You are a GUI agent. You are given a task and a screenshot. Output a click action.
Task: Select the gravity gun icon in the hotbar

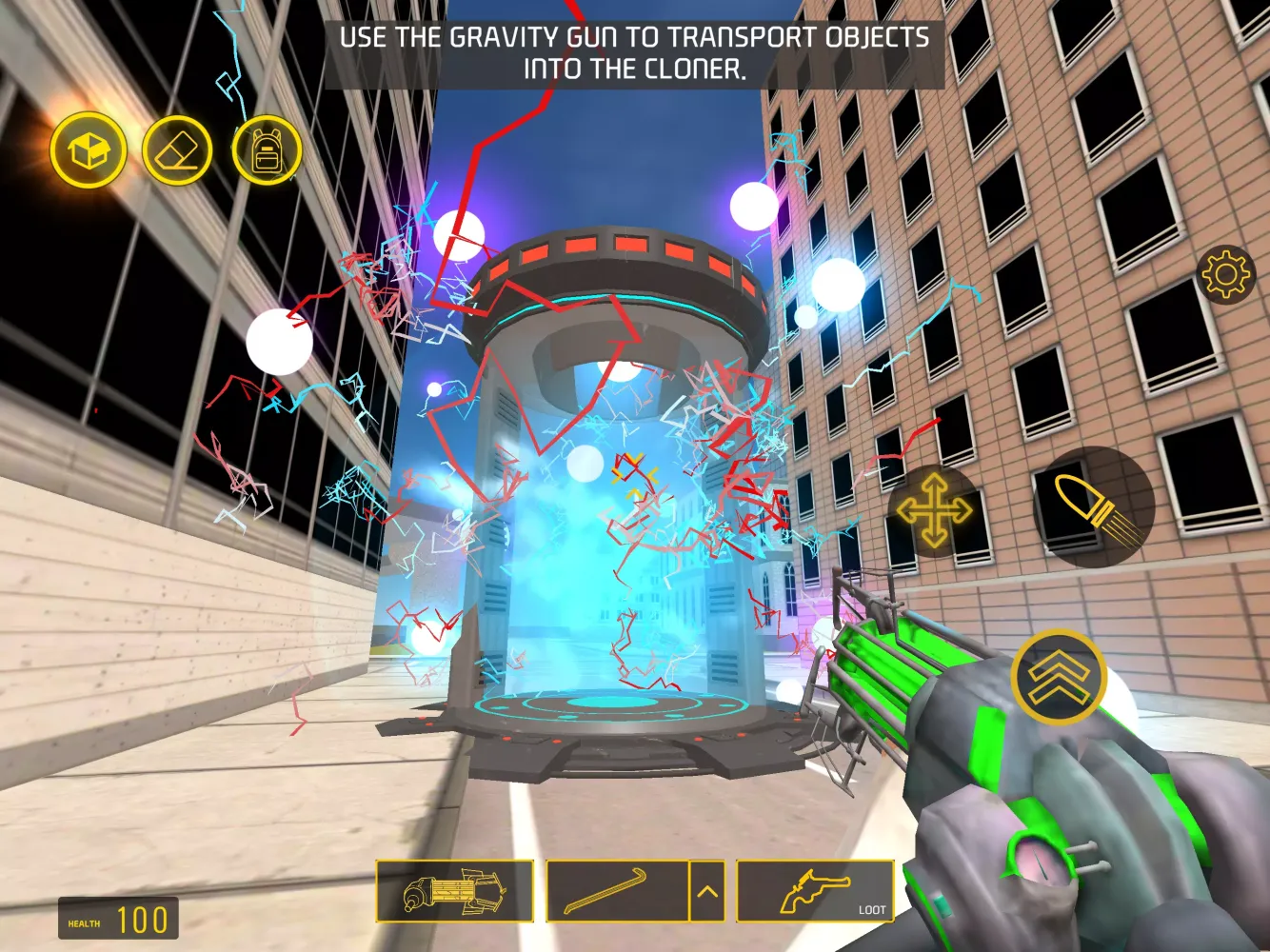[x=456, y=892]
